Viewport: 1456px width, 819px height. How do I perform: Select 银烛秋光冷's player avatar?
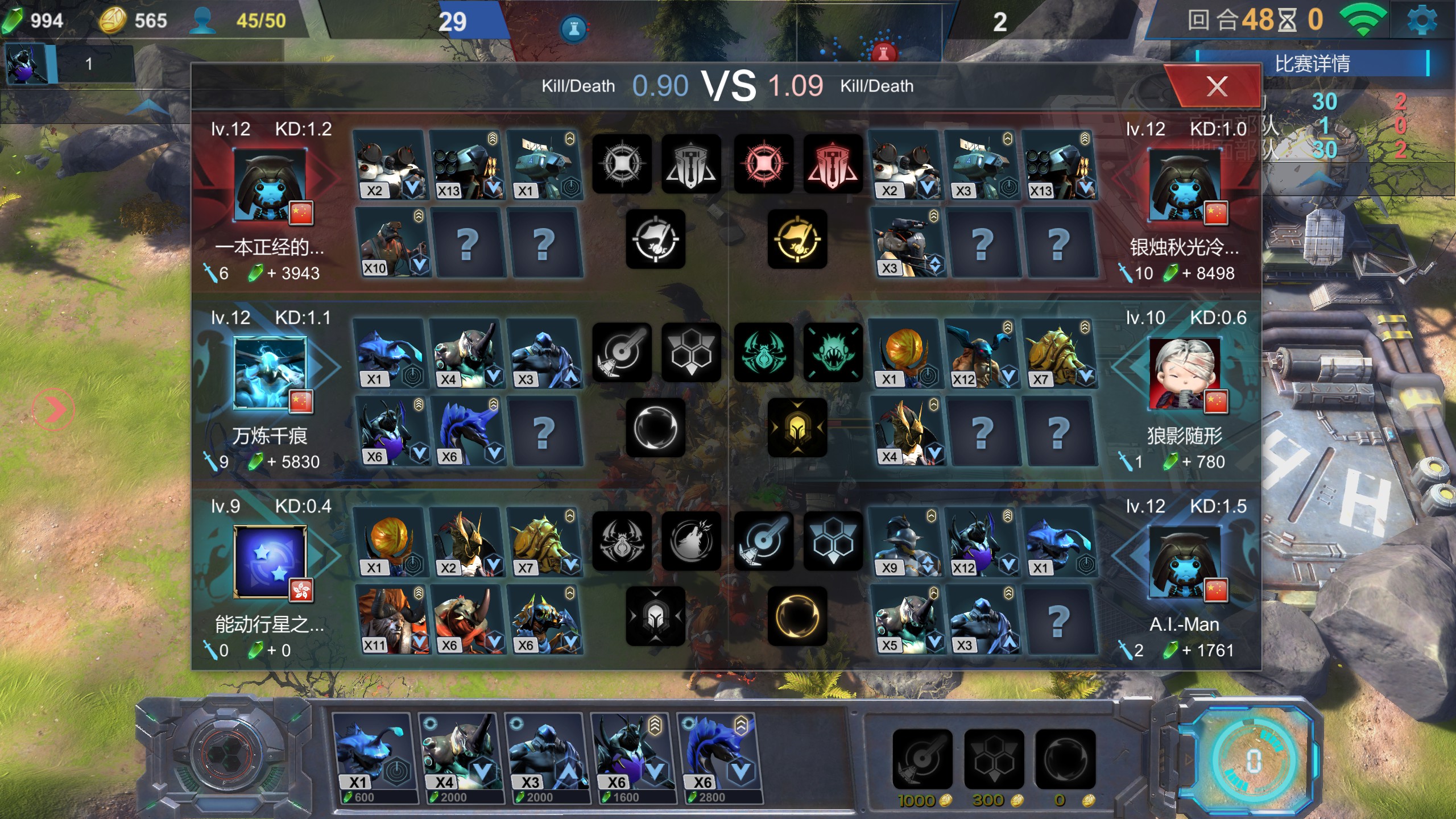tap(1184, 185)
